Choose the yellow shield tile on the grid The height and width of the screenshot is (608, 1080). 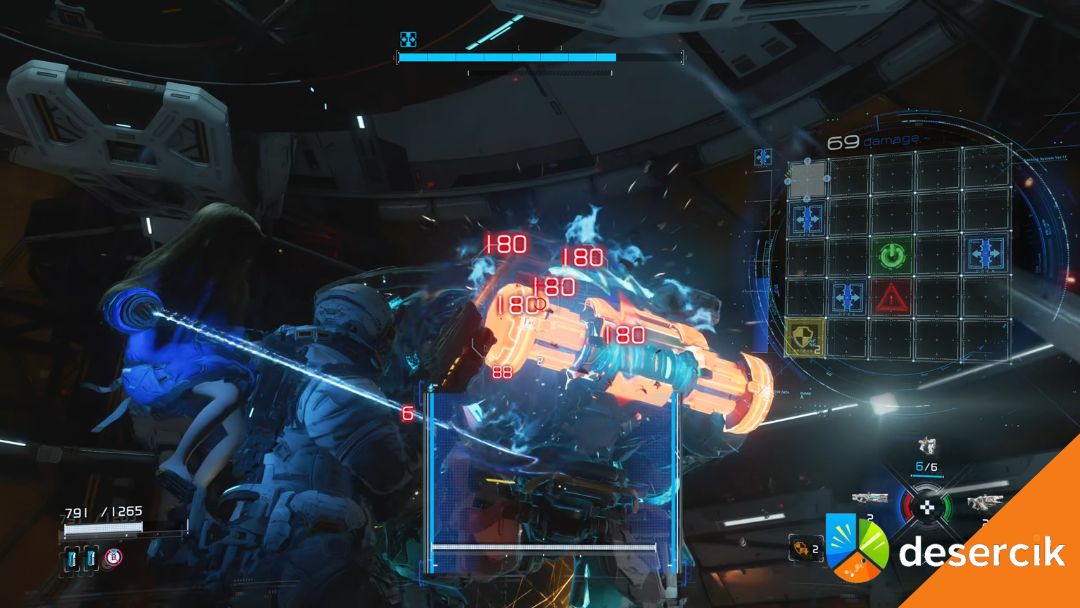[806, 338]
